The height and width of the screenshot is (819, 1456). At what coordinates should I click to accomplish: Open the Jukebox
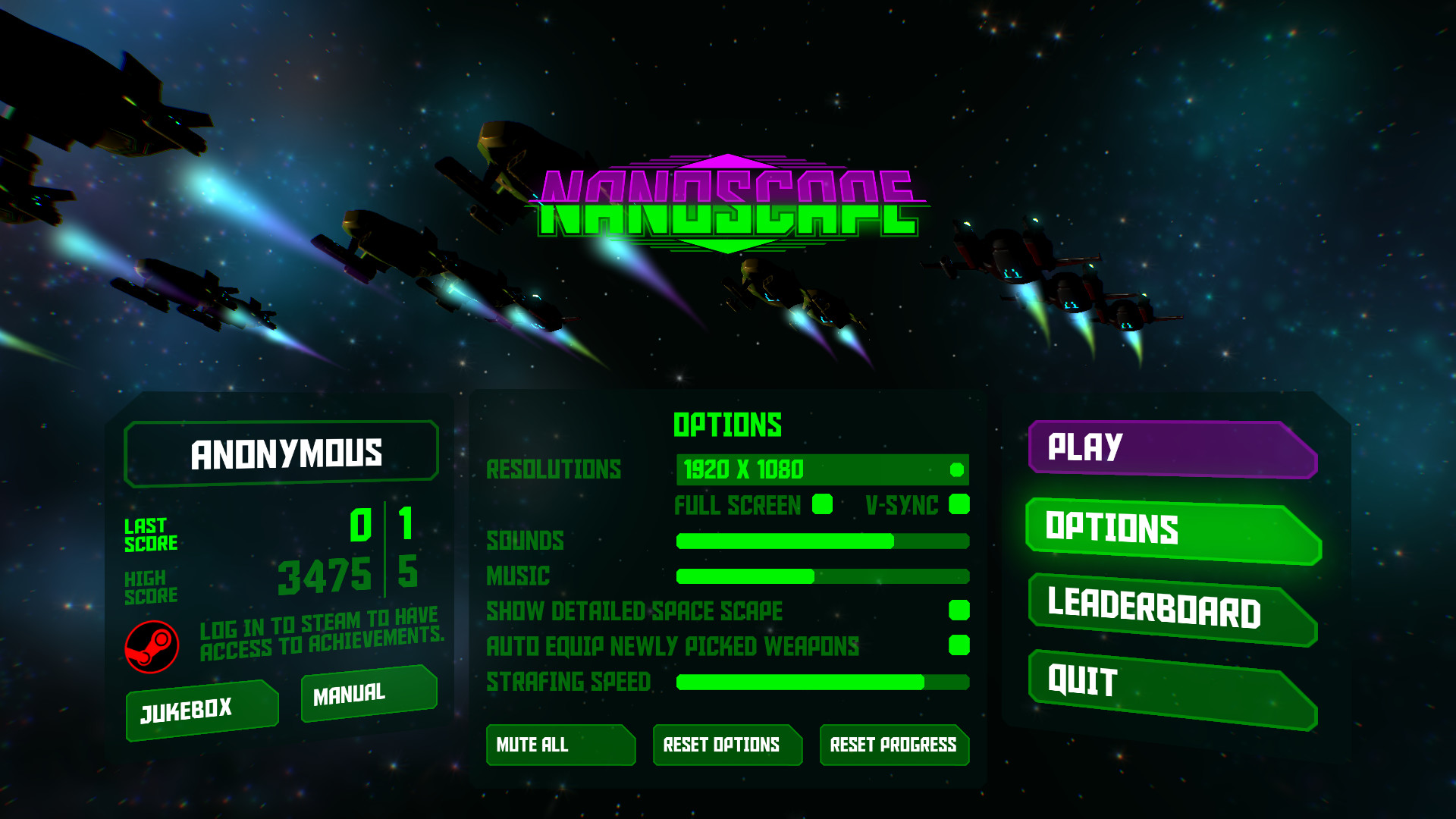click(x=201, y=708)
